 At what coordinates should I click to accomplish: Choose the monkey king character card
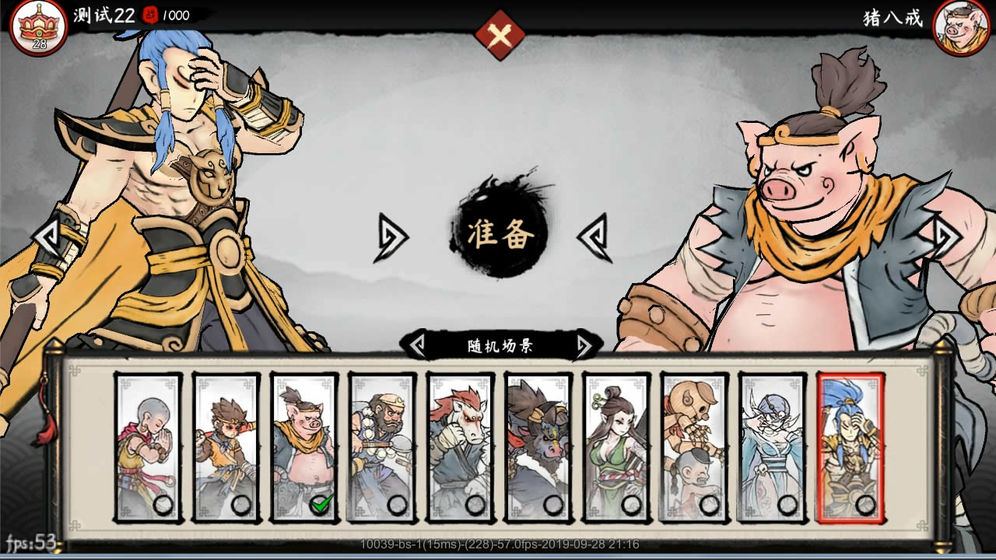click(226, 446)
